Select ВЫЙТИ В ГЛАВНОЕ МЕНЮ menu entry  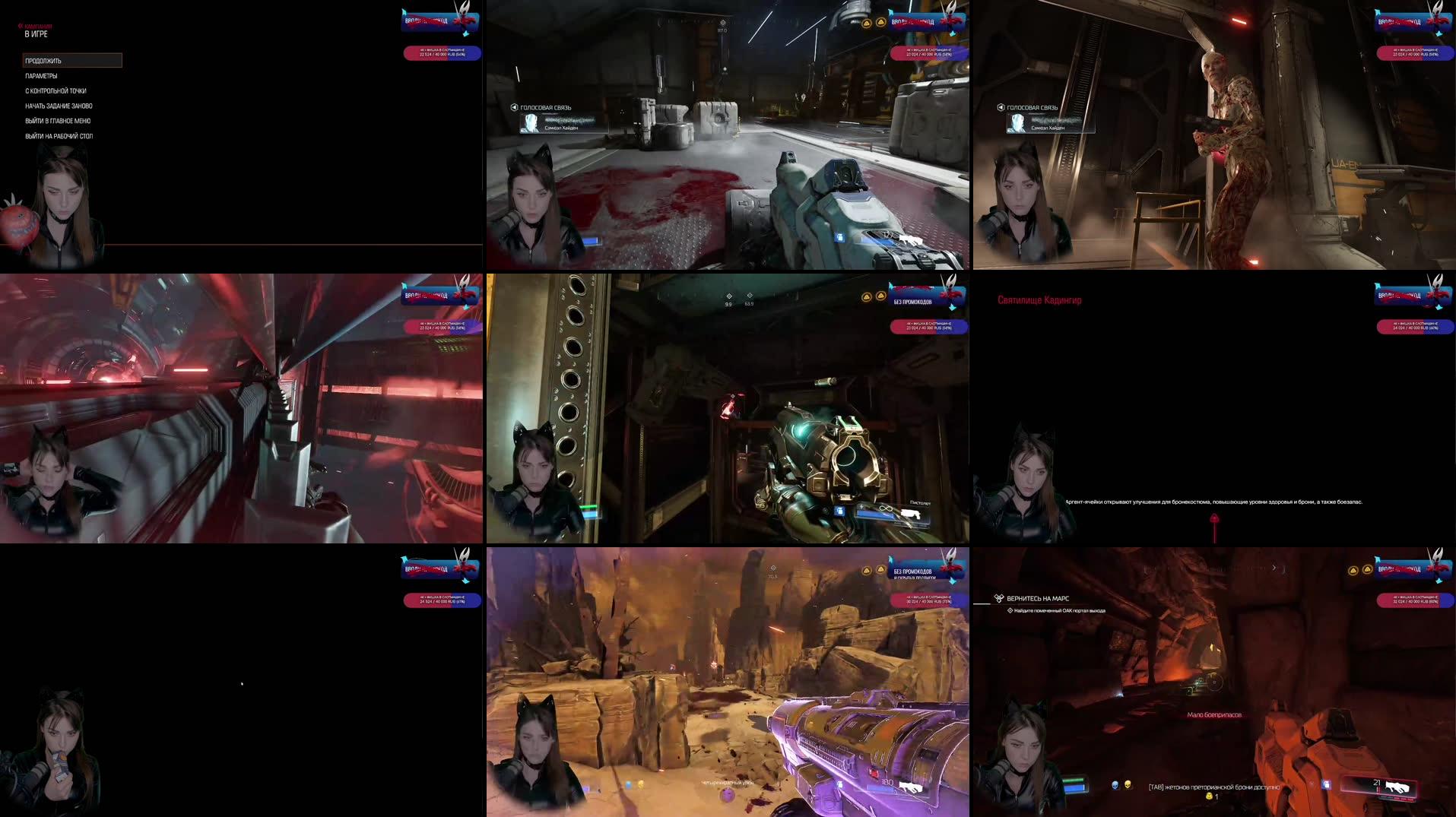(x=59, y=121)
